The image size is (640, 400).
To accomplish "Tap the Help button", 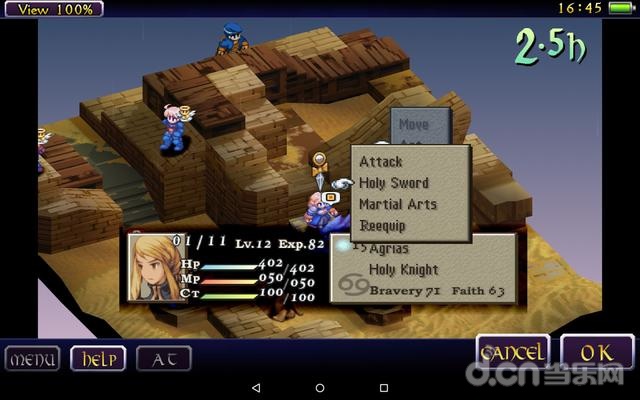I will tap(97, 358).
